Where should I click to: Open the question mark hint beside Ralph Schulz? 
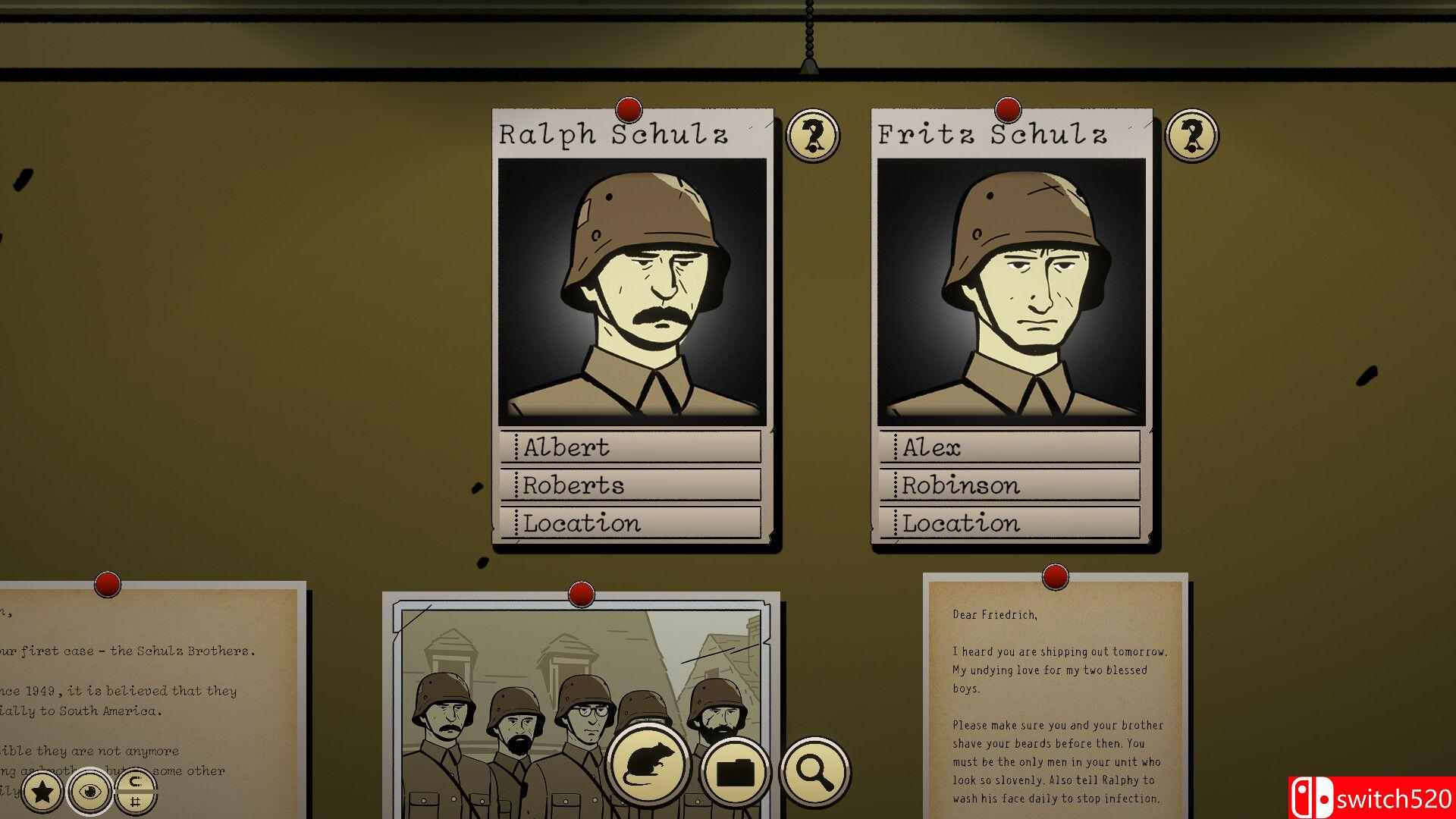click(x=813, y=136)
